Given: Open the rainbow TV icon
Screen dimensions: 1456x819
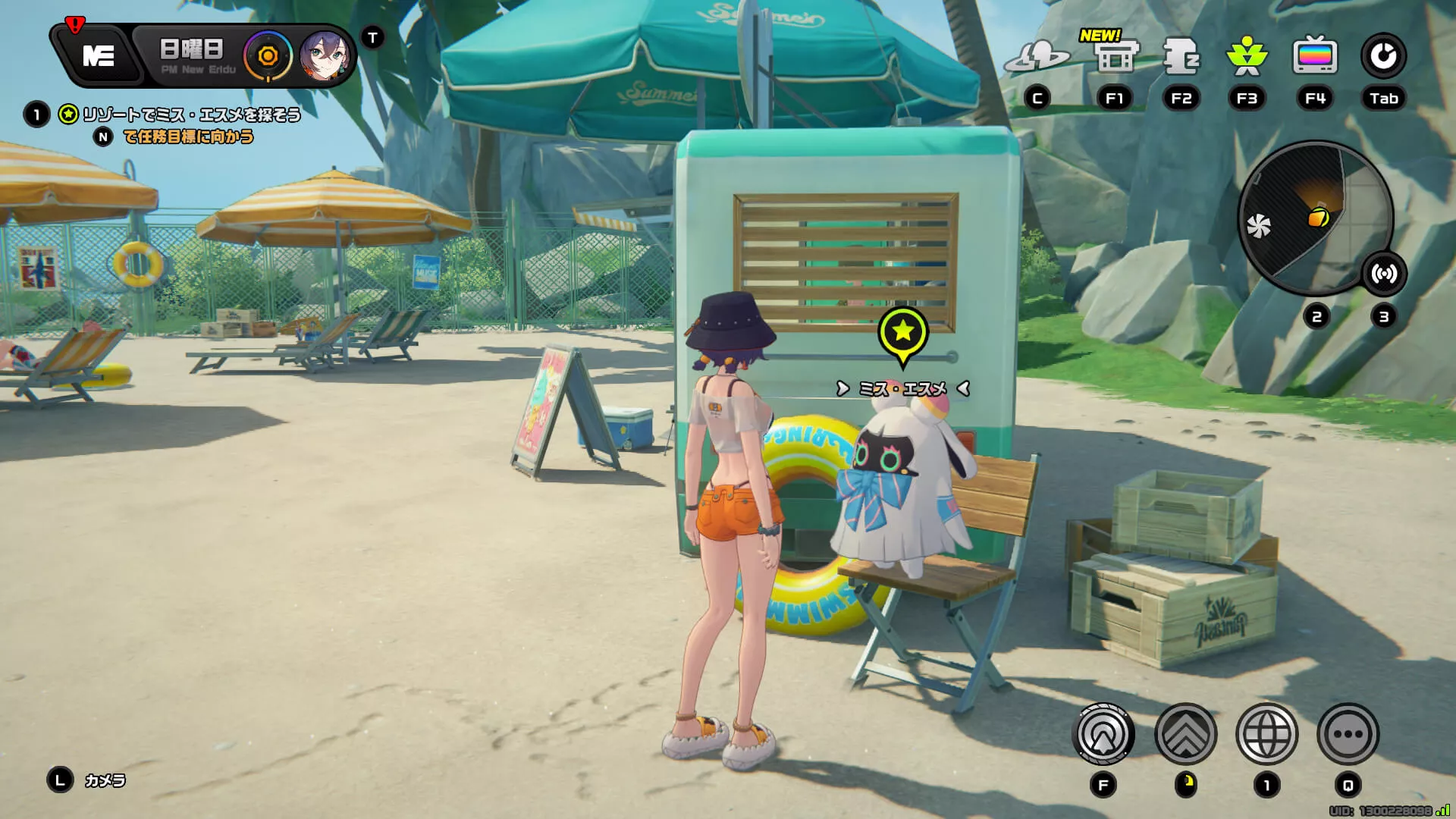Looking at the screenshot, I should [1314, 57].
